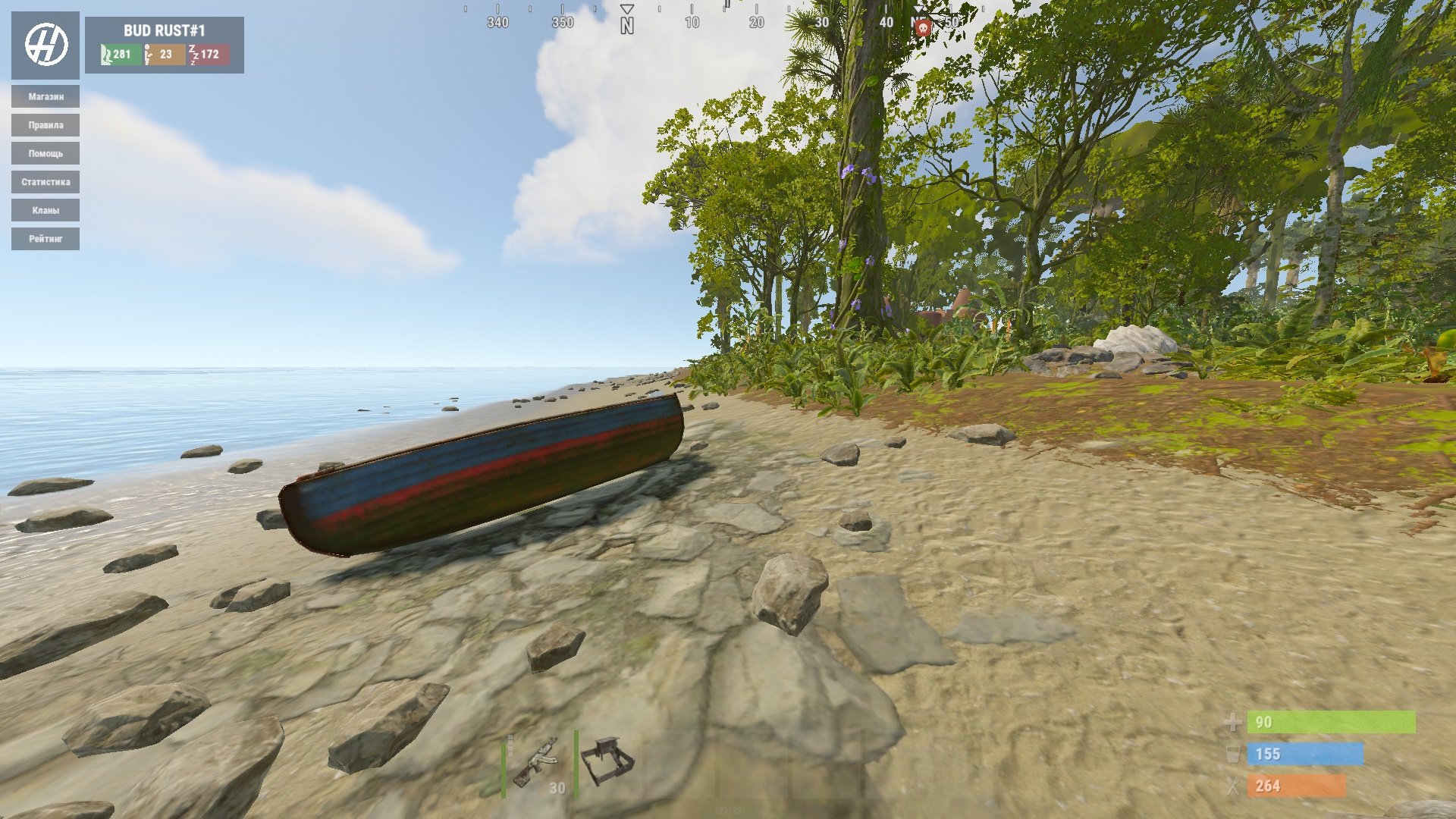Select the wooden frame deployable hotbar slot
Image resolution: width=1456 pixels, height=819 pixels.
click(608, 763)
